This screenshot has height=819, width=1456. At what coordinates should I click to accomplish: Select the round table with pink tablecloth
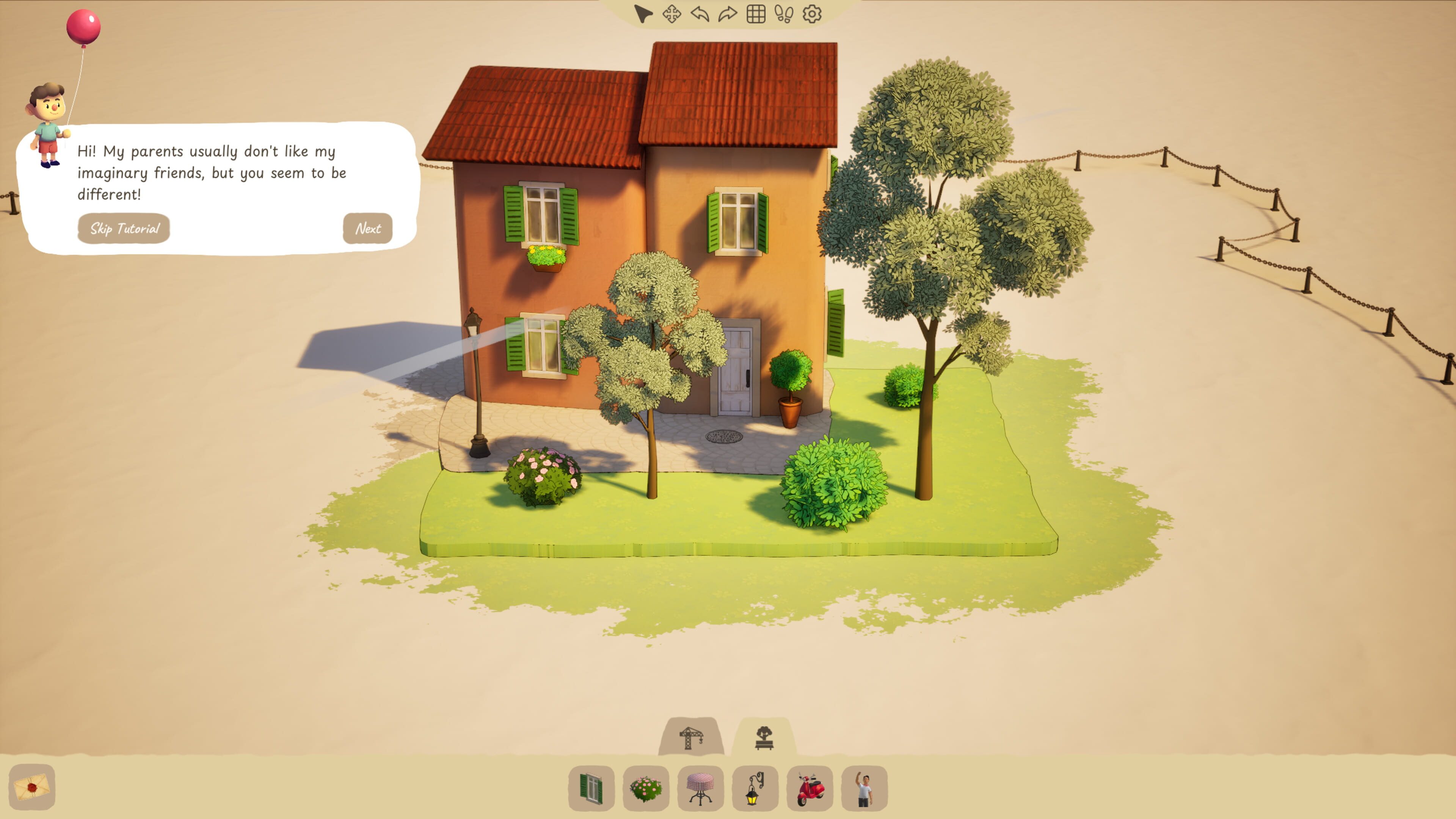pyautogui.click(x=700, y=788)
